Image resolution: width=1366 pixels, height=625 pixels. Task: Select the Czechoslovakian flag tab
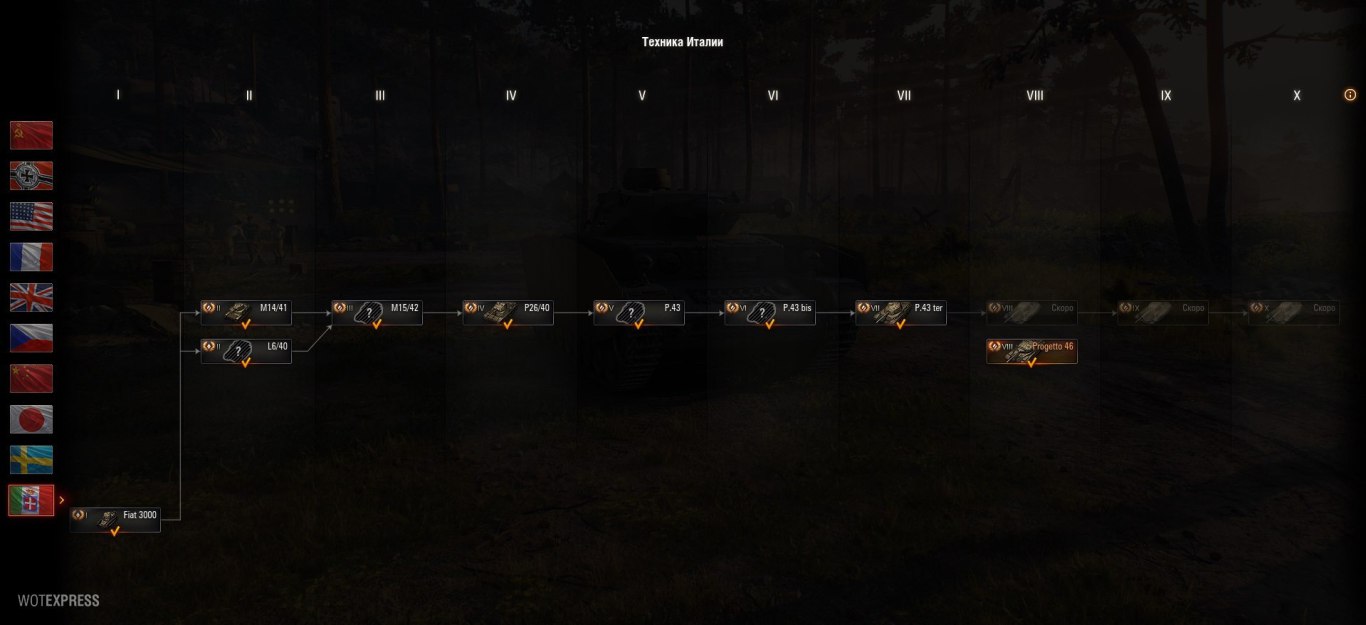click(x=31, y=338)
